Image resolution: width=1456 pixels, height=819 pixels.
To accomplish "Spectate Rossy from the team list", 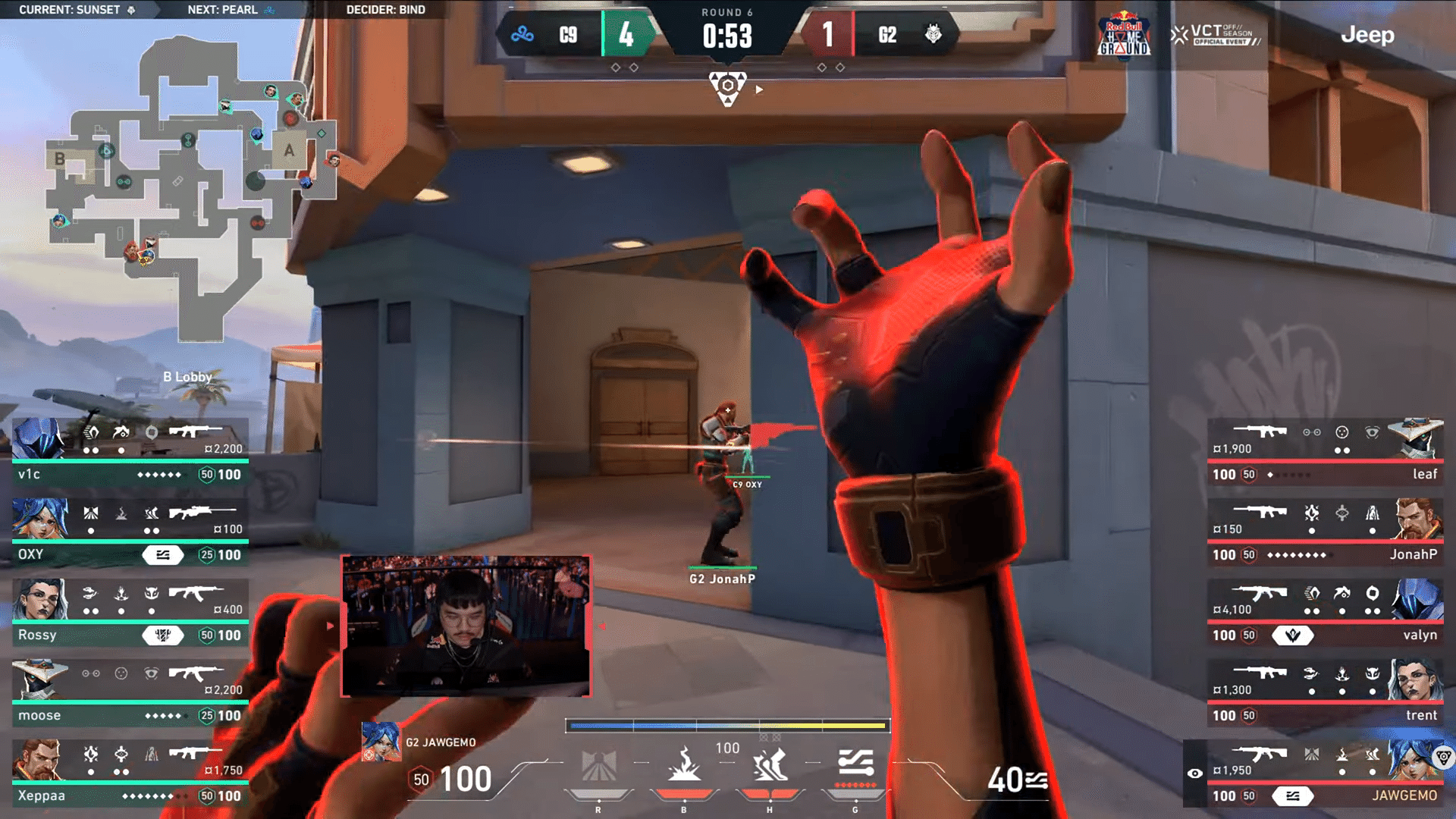I will (130, 613).
